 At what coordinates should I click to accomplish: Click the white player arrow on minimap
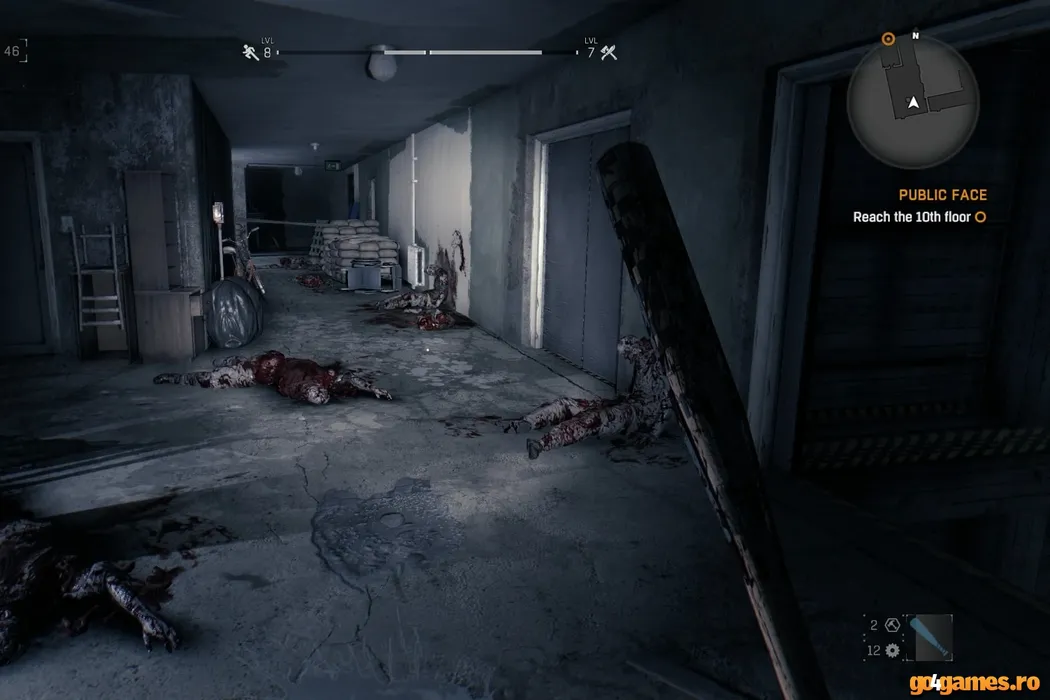912,102
